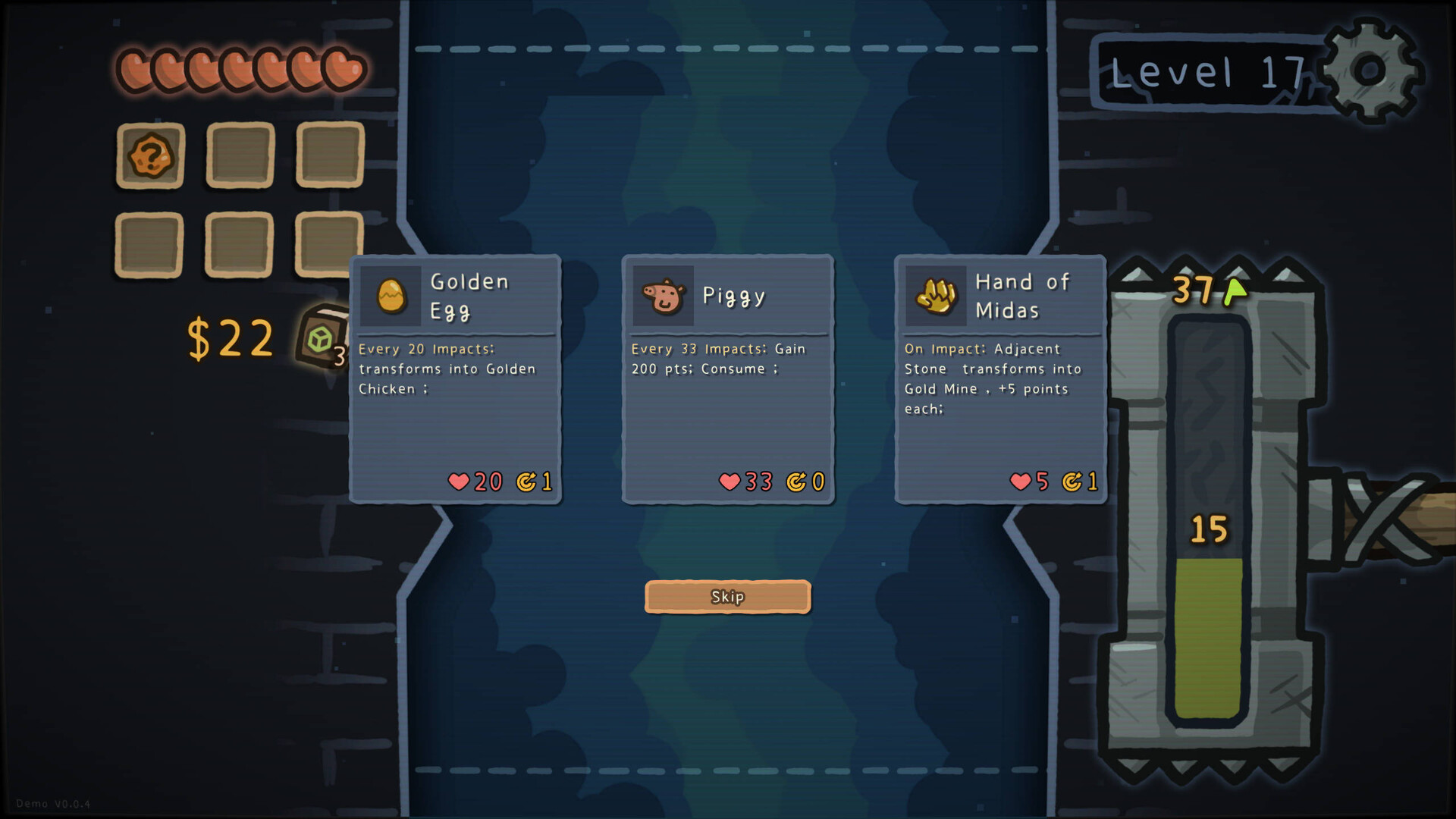
Task: Open settings with the gear icon
Action: click(x=1370, y=71)
